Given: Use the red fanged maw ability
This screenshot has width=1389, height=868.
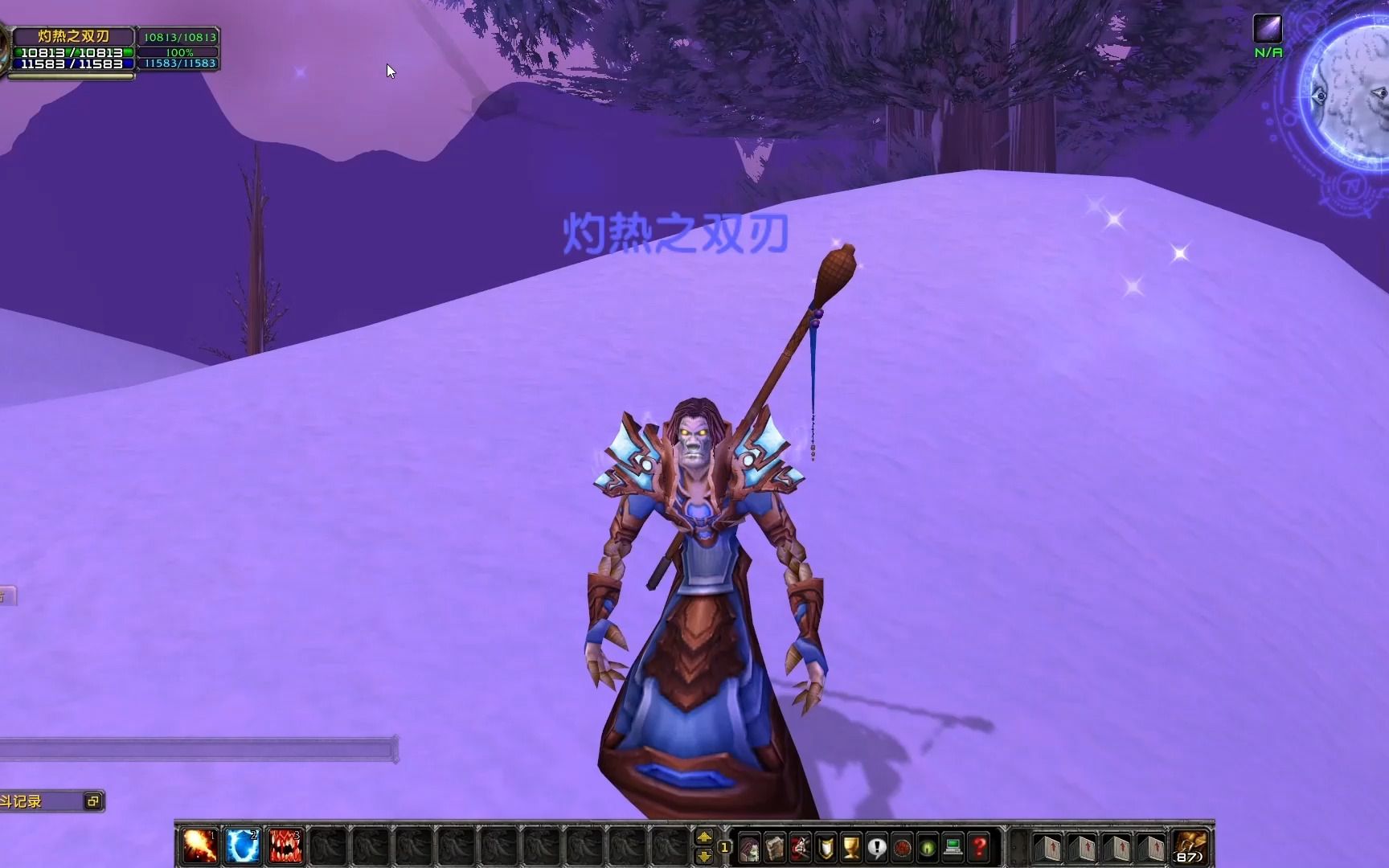Looking at the screenshot, I should point(285,846).
